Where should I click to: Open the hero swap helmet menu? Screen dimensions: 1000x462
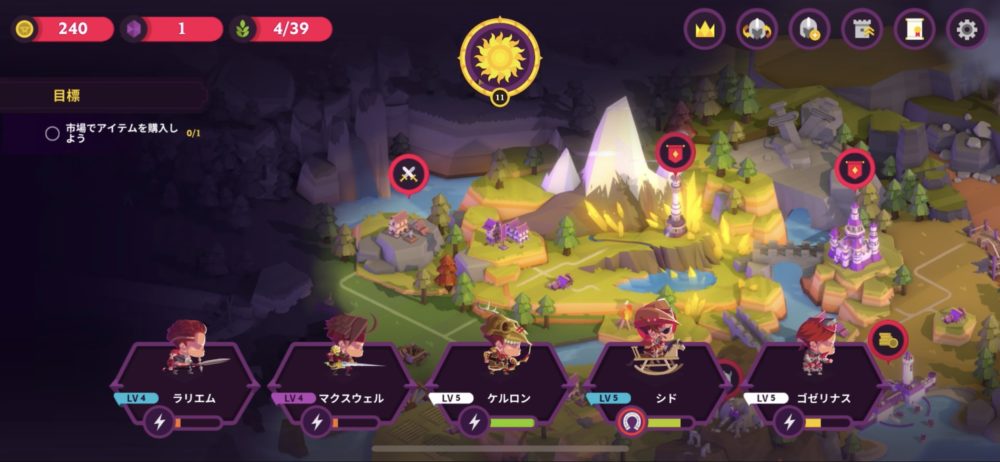click(757, 29)
